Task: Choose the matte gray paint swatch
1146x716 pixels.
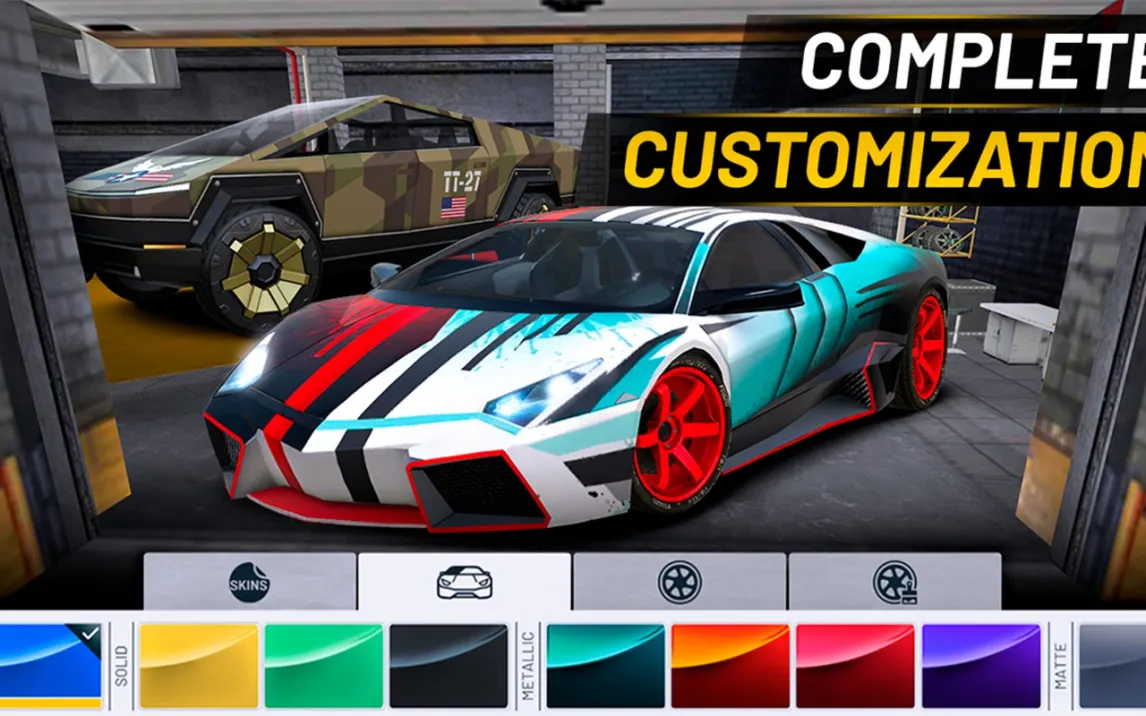Action: (1112, 665)
